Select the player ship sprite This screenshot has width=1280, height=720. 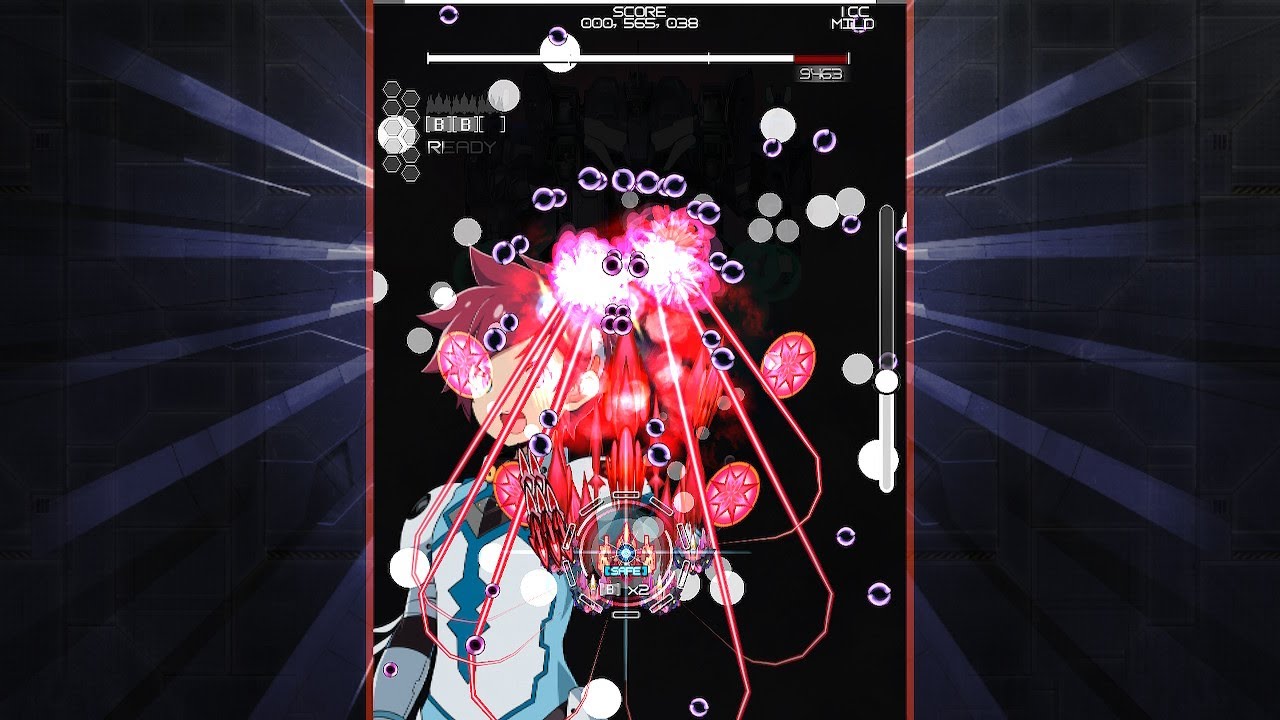point(626,548)
